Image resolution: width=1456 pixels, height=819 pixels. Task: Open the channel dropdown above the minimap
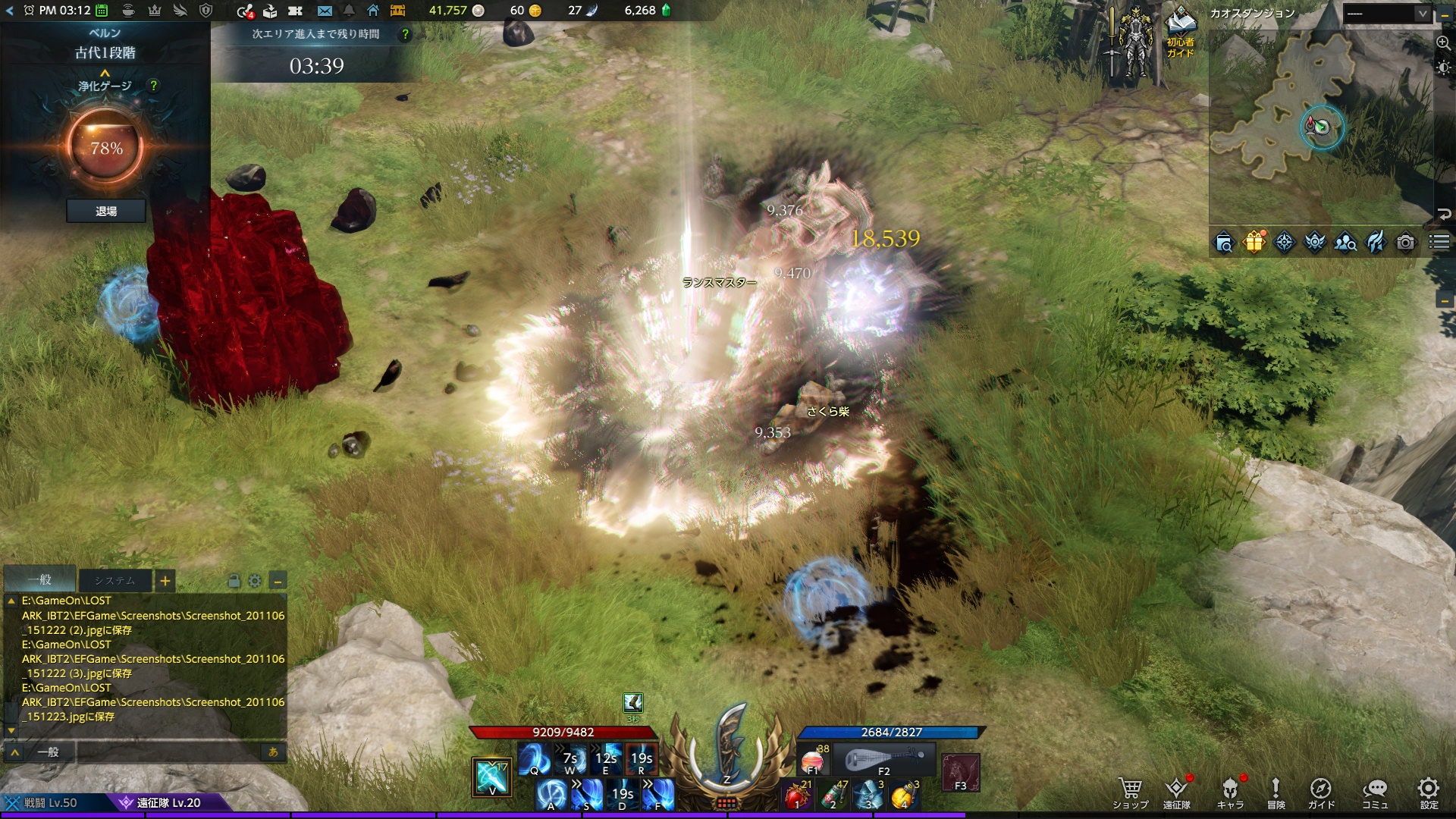1387,14
